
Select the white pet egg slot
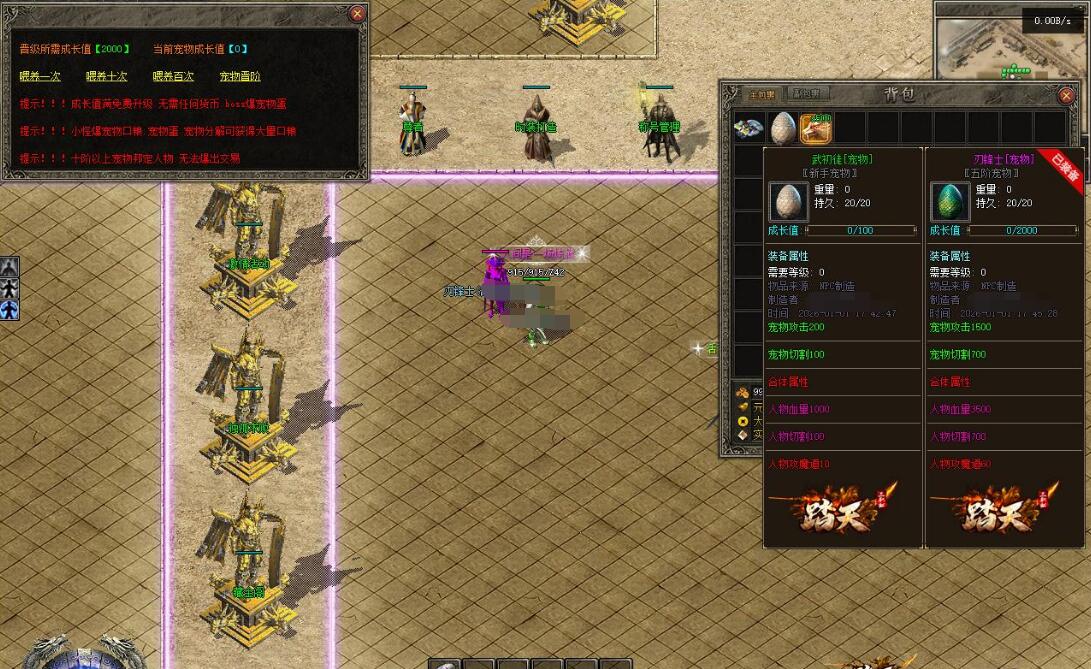783,128
